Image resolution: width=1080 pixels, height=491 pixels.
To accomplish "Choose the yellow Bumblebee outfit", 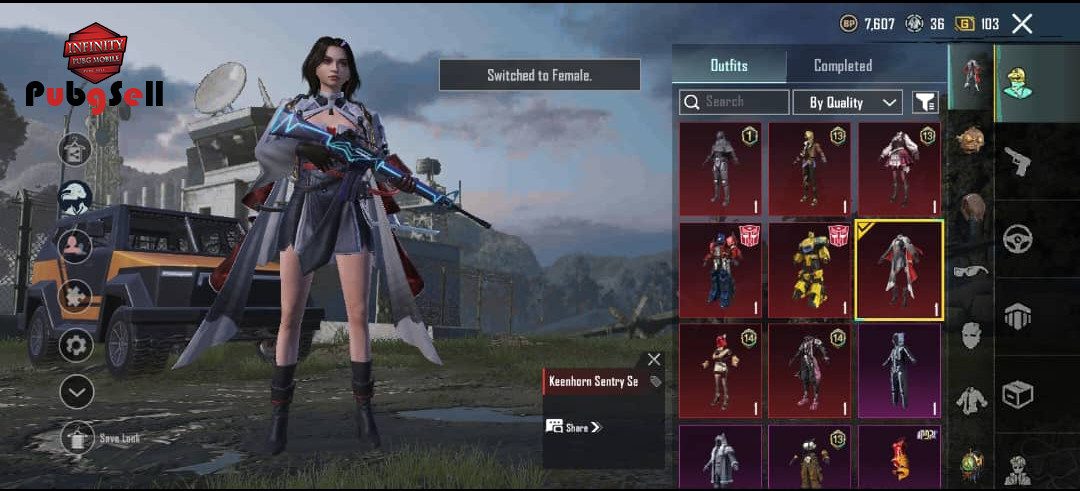I will coord(809,269).
